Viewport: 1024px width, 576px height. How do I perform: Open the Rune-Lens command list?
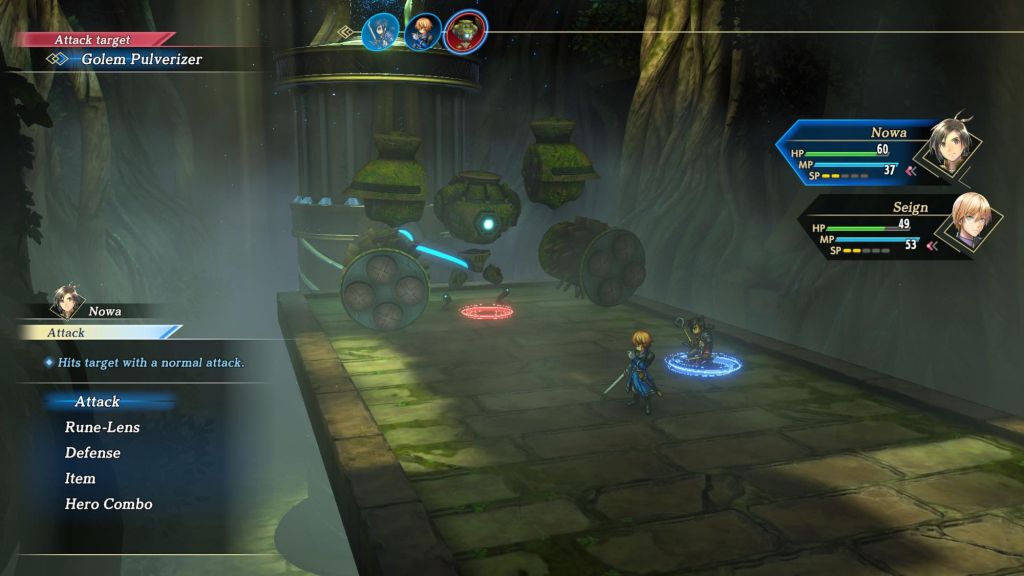pyautogui.click(x=102, y=428)
